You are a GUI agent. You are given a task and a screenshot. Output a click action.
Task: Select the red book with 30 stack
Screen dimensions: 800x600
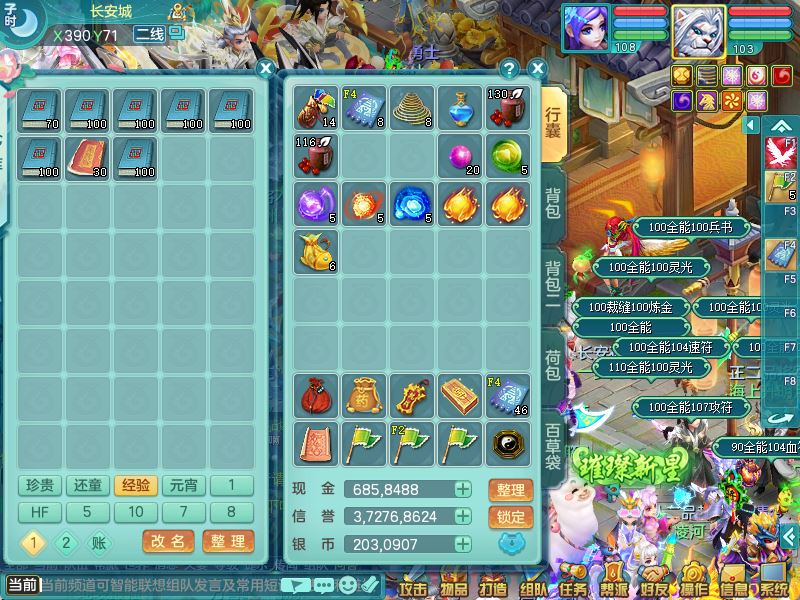[88, 157]
